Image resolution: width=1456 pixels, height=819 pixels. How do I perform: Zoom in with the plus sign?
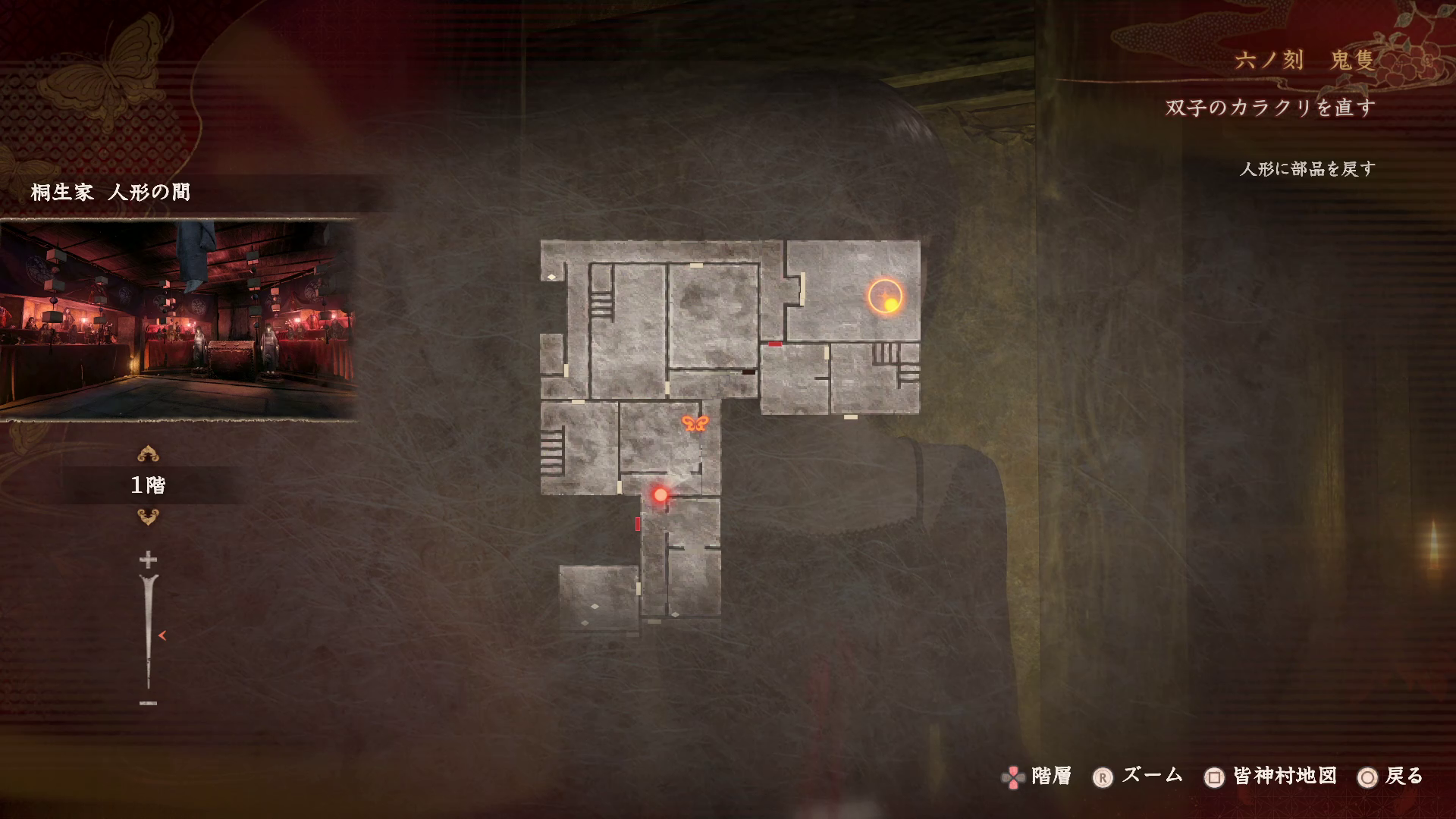click(148, 560)
